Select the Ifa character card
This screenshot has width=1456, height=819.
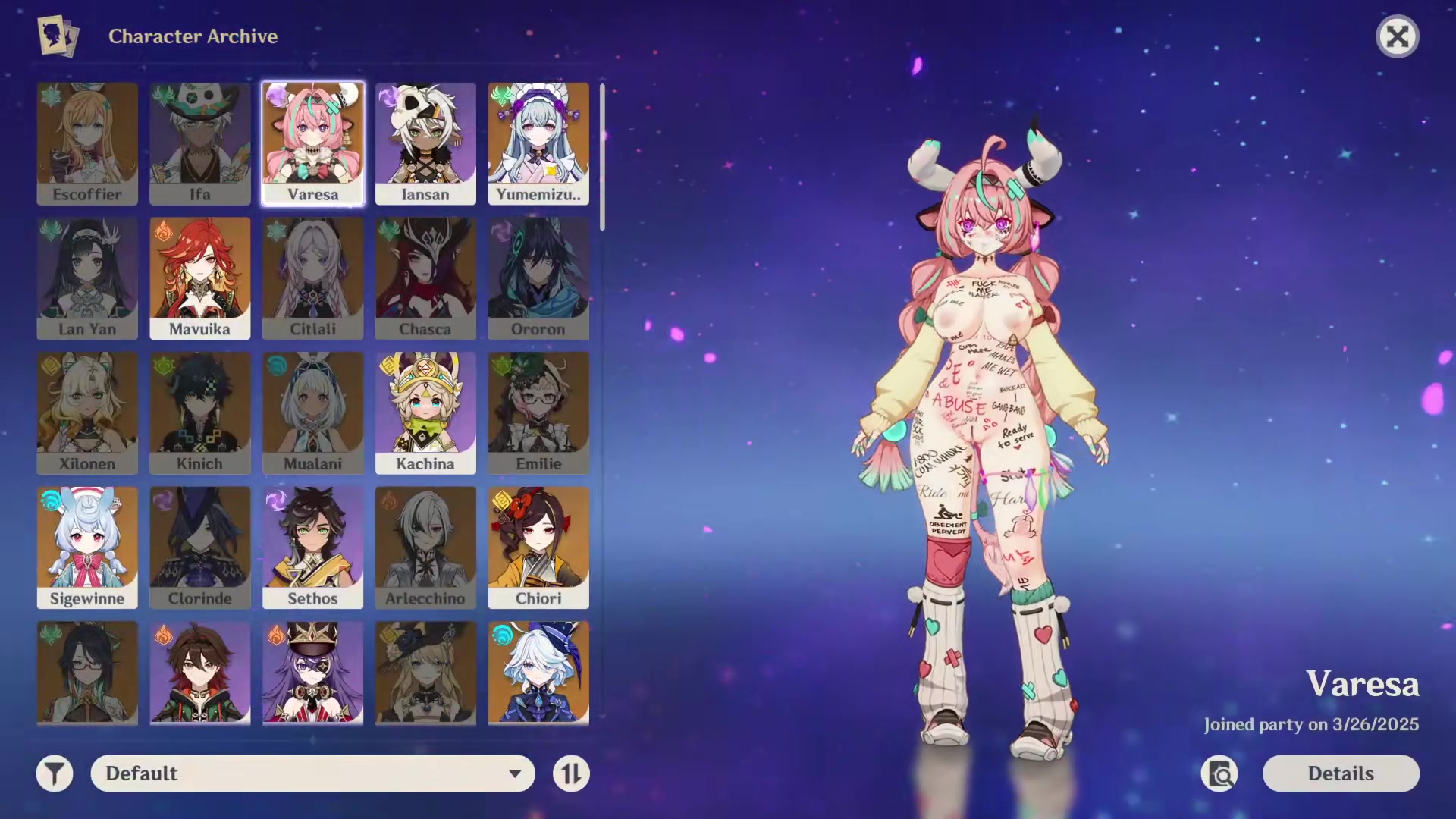click(x=200, y=144)
